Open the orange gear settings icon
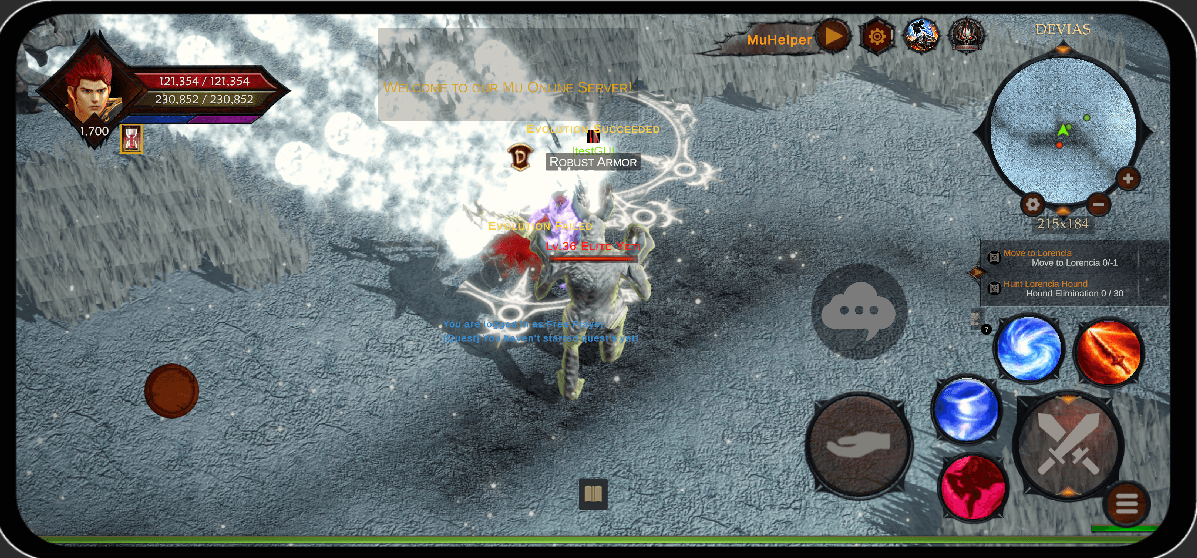1197x558 pixels. [x=877, y=37]
